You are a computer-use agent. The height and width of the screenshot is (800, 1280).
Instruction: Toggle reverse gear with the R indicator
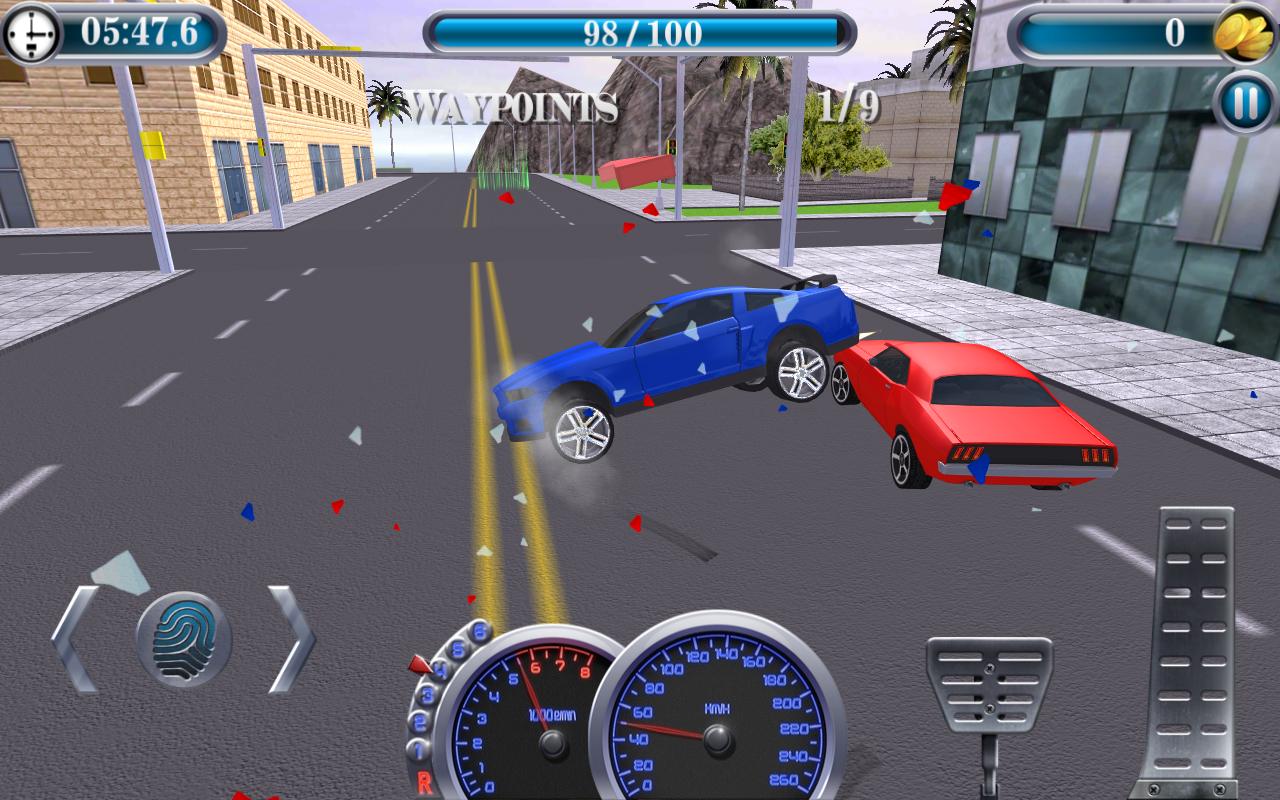426,781
